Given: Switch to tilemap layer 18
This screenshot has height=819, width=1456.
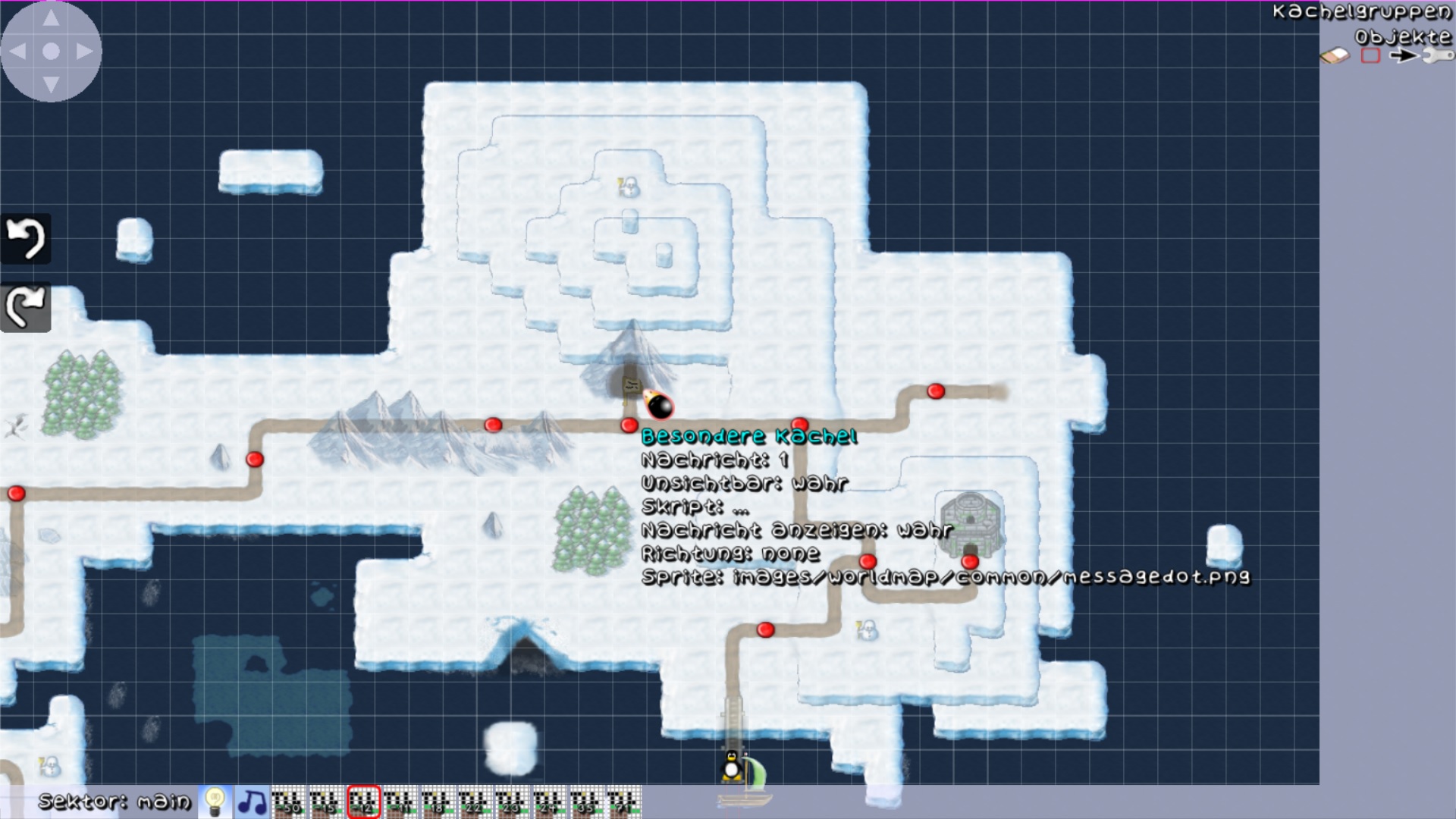Looking at the screenshot, I should click(x=438, y=802).
